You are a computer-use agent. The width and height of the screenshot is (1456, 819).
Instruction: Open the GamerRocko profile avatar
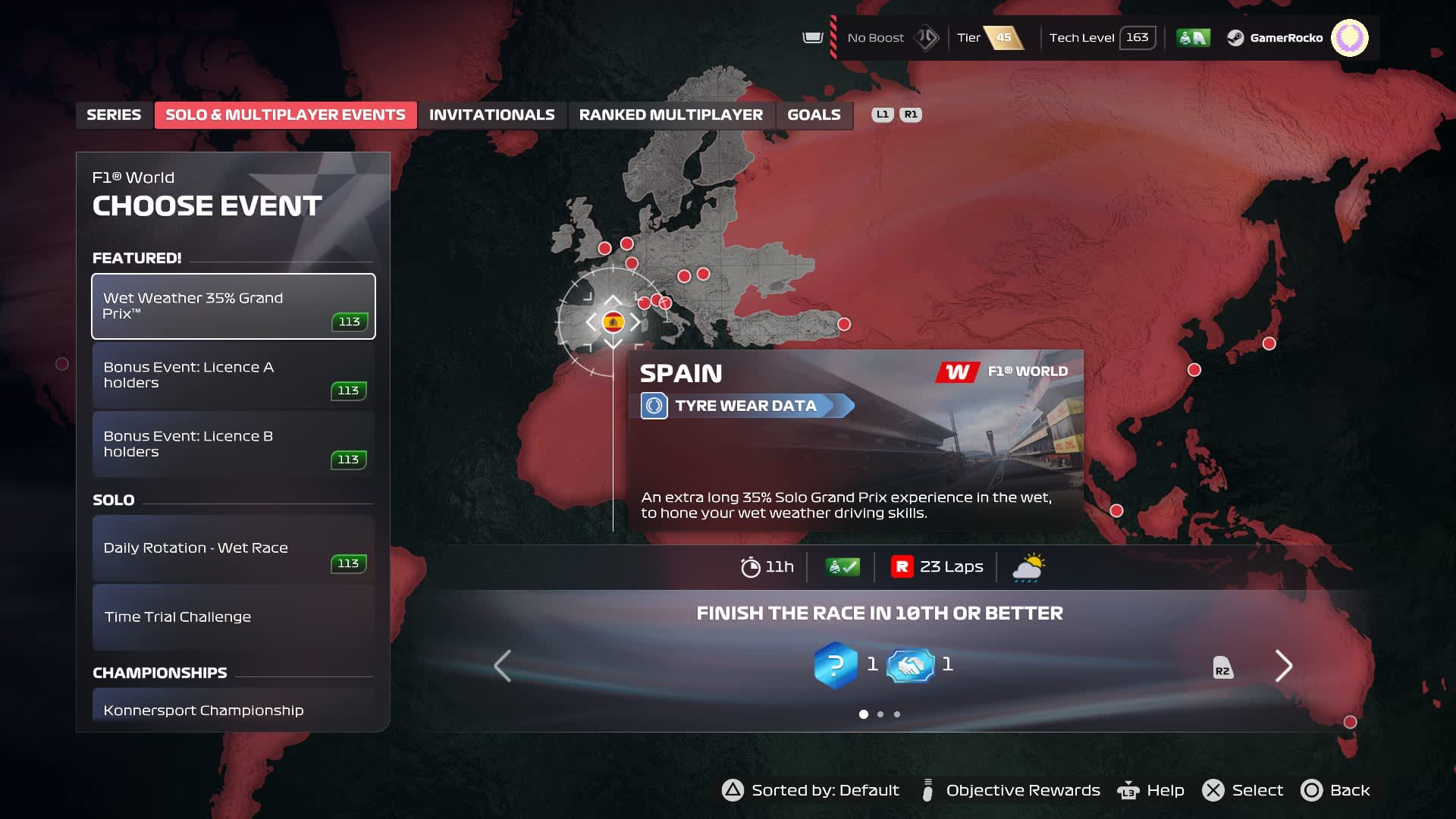tap(1349, 38)
